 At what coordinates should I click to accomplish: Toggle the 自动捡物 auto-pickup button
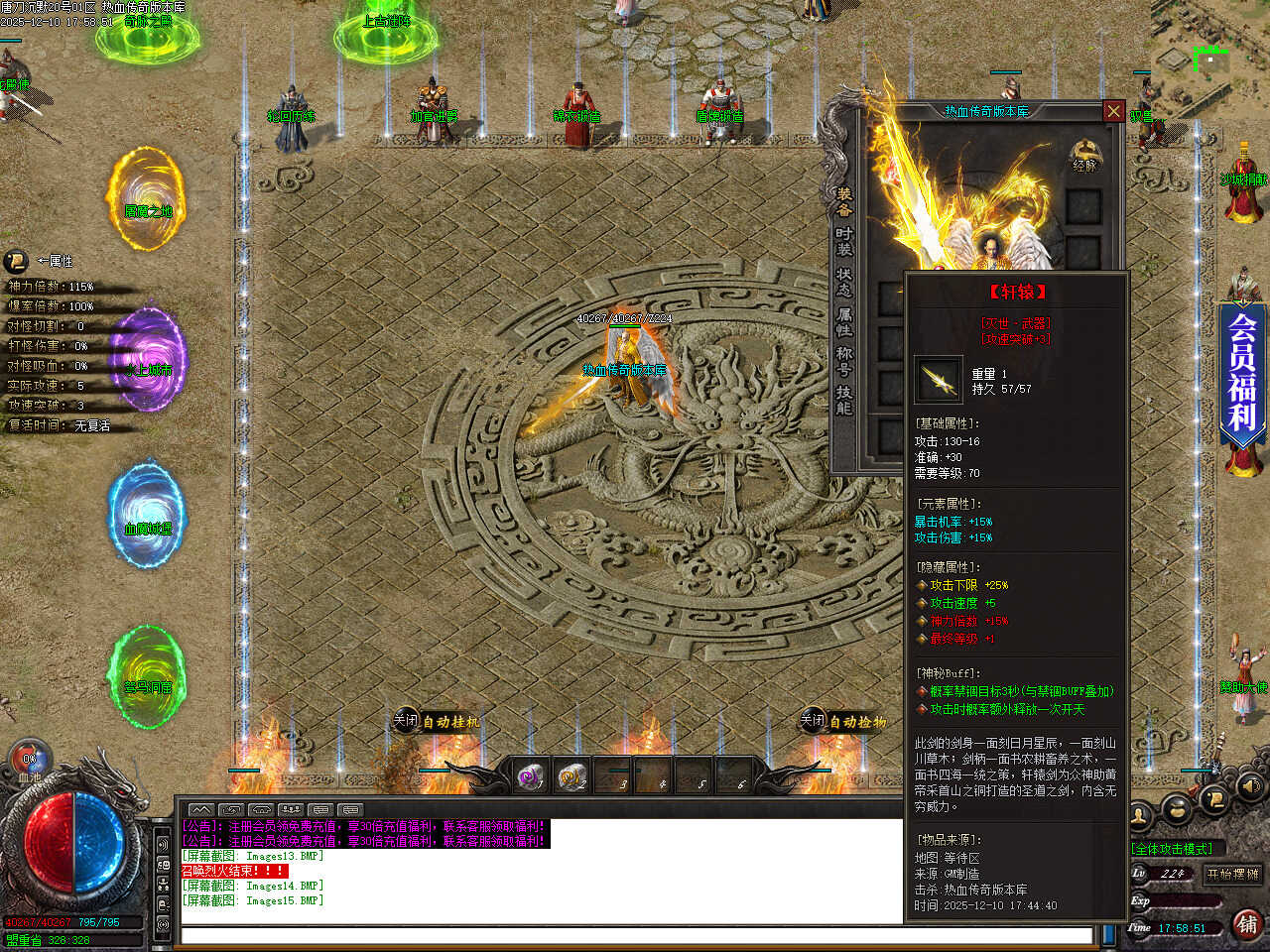coord(843,722)
